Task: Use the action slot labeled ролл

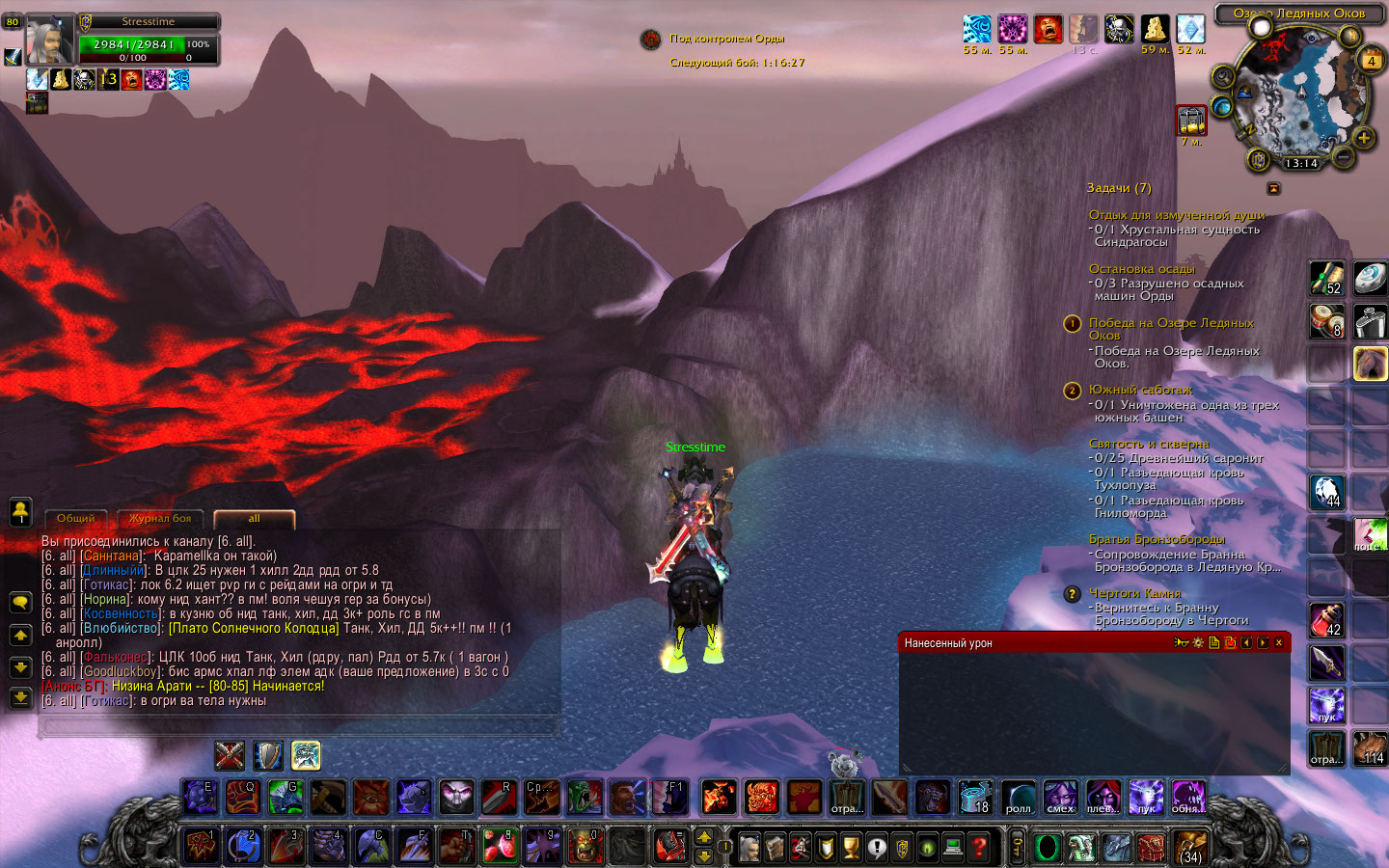Action: coord(1018,798)
